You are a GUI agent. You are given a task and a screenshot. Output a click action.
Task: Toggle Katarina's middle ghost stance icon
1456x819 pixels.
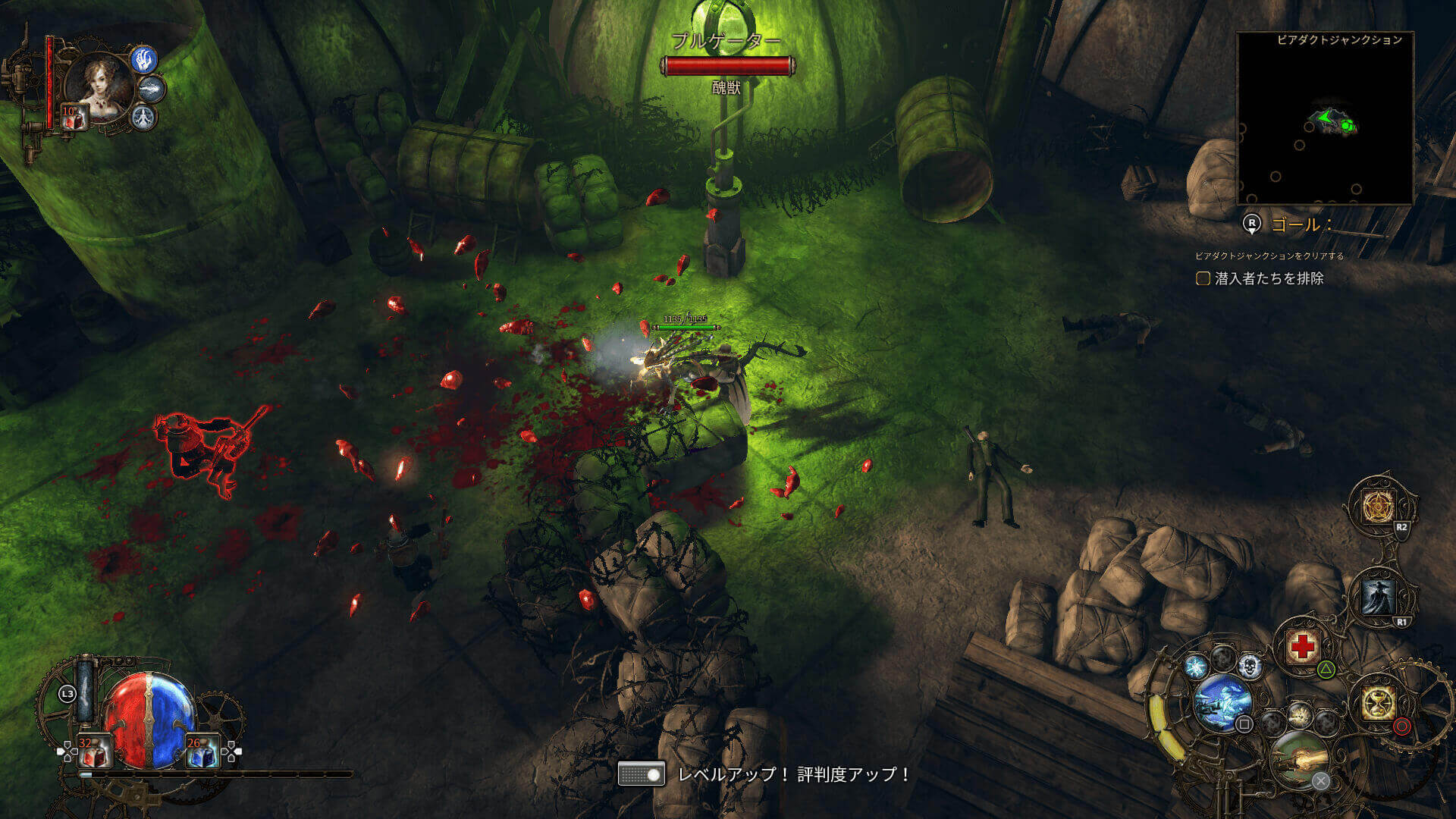[x=152, y=88]
